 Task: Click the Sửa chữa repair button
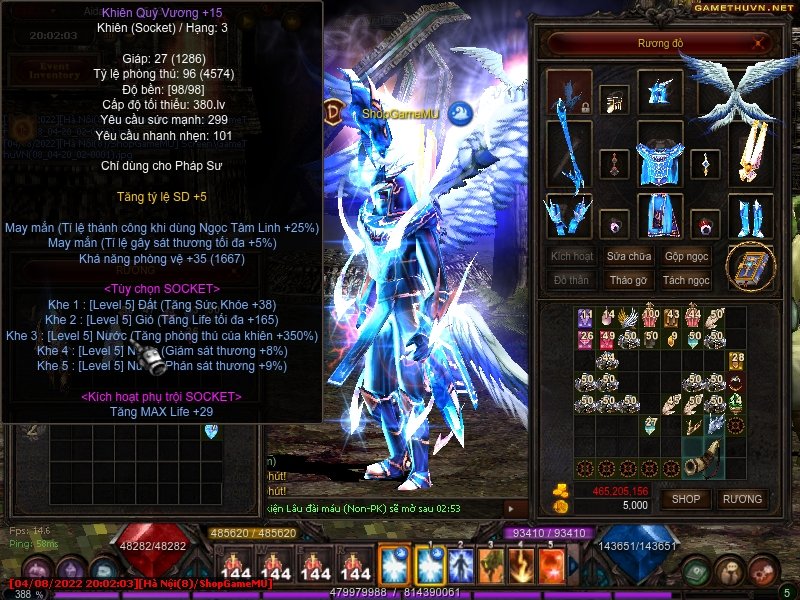pos(629,256)
